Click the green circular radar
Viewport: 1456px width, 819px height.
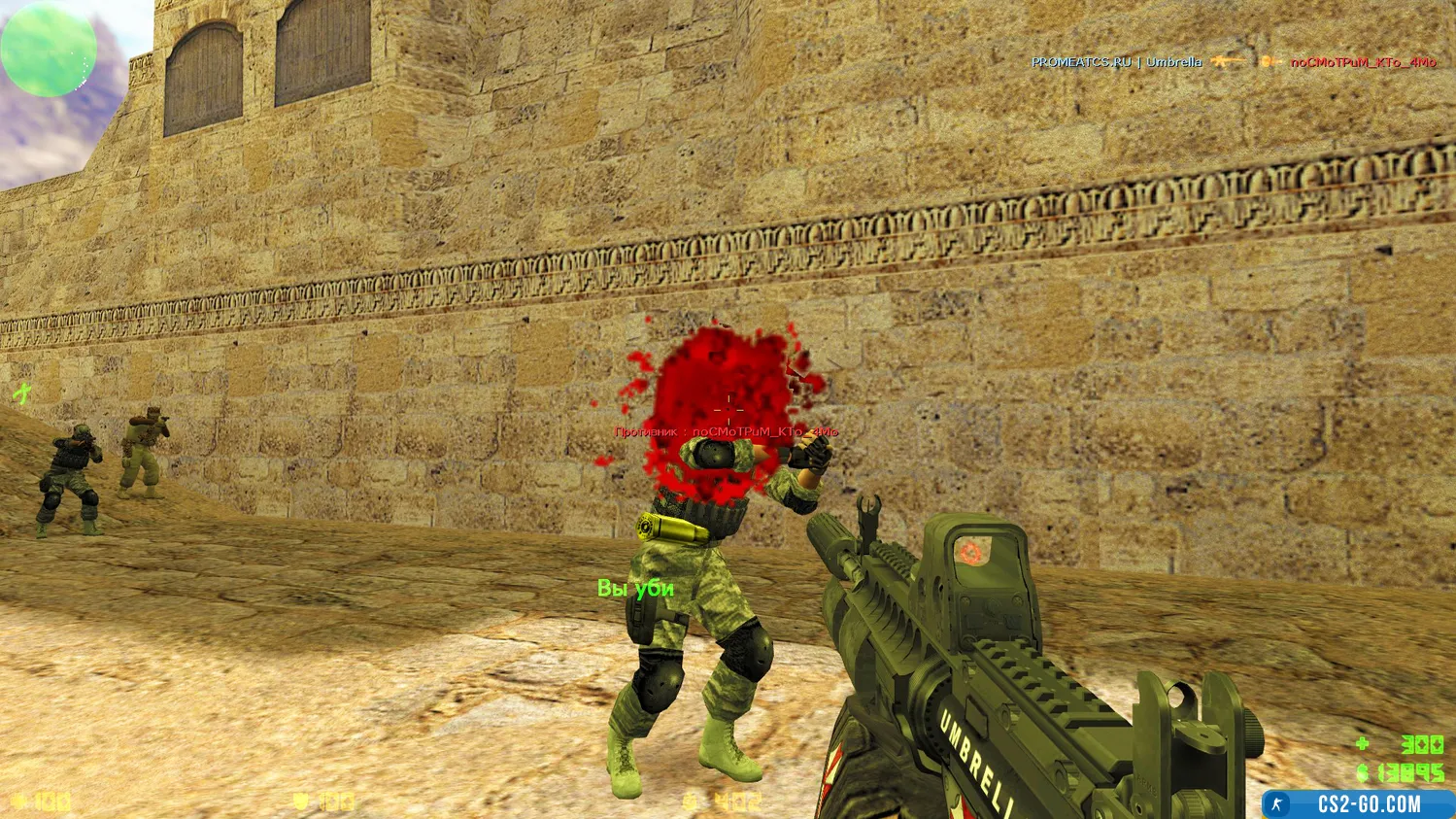tap(49, 49)
